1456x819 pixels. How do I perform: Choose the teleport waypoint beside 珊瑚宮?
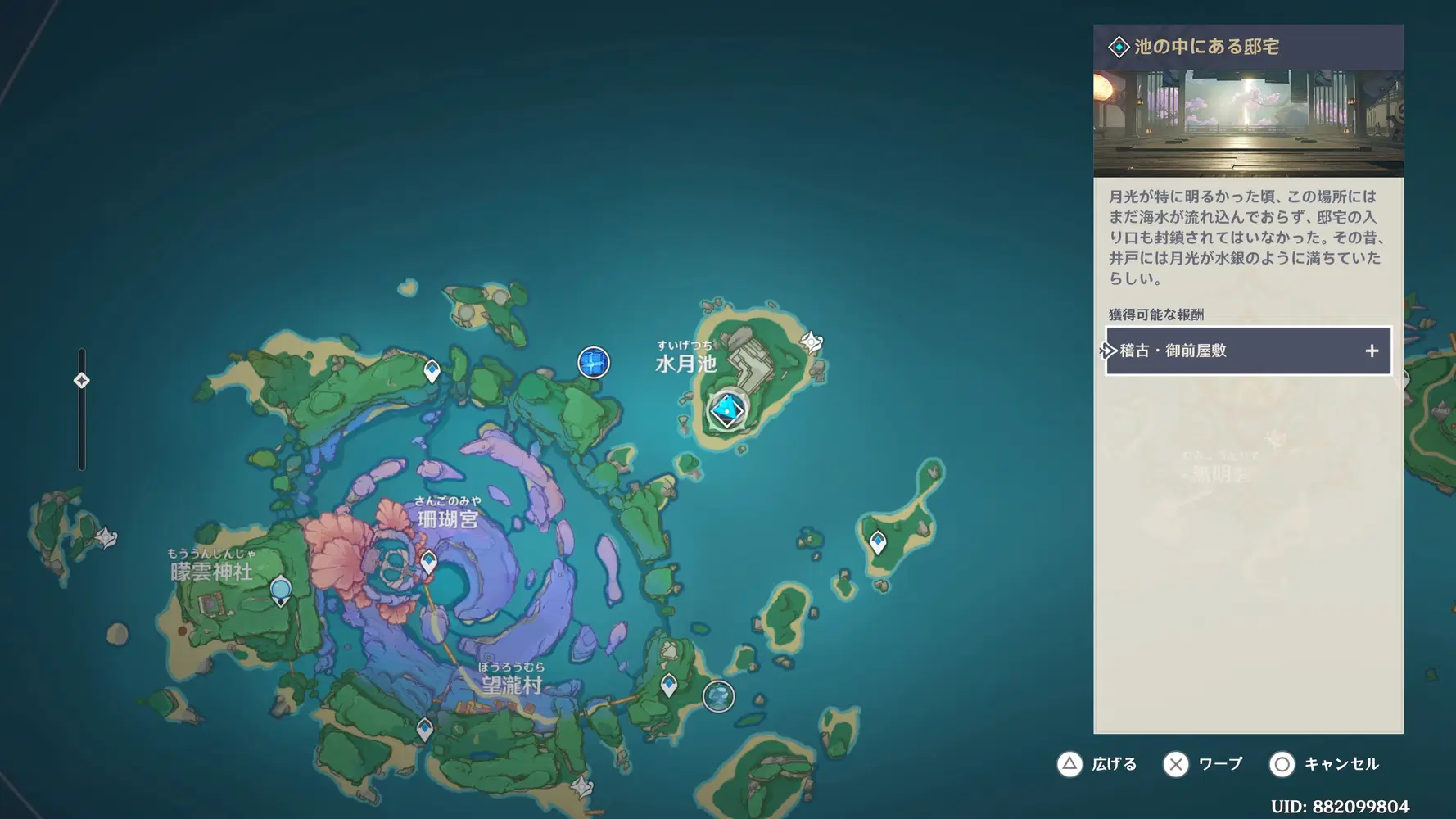click(428, 562)
